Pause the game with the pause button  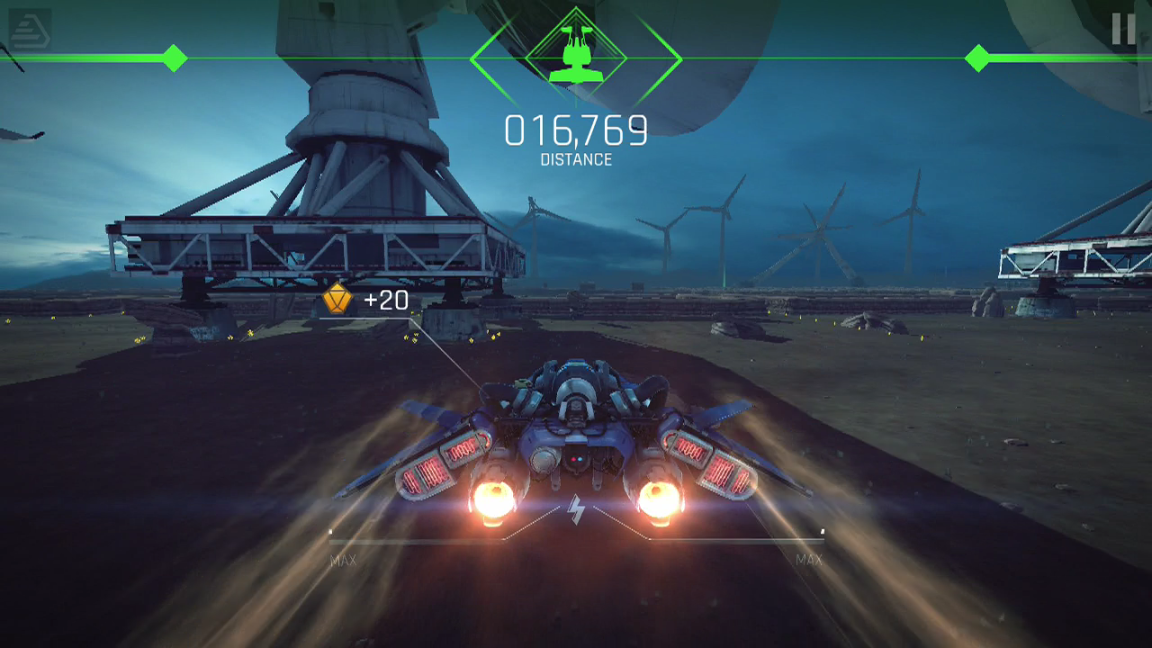coord(1123,29)
